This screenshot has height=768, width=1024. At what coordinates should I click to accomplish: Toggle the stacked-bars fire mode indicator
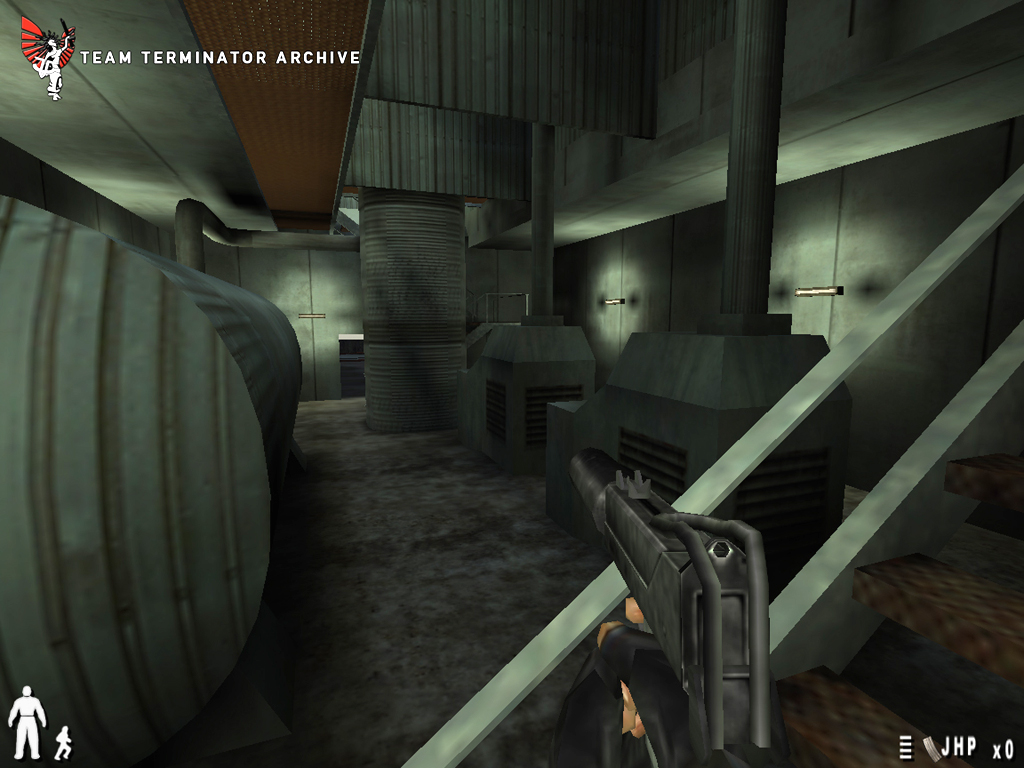906,748
